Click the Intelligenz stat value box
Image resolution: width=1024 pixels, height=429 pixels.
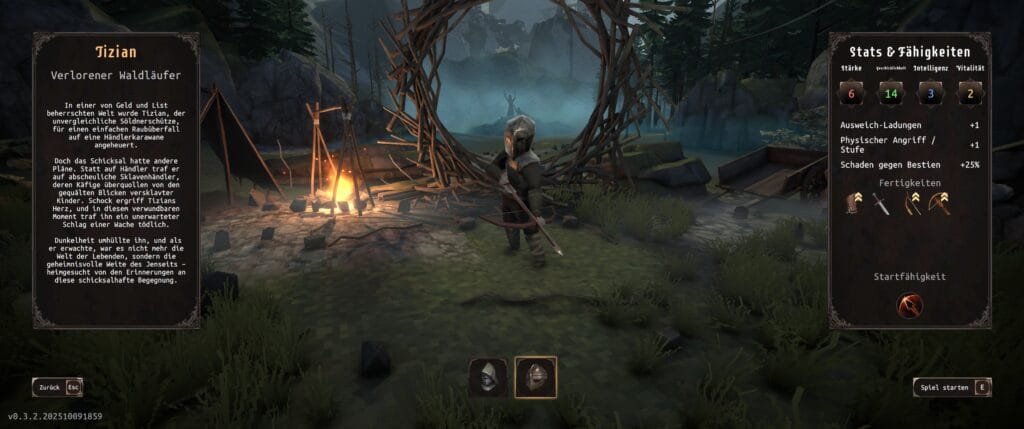point(929,95)
